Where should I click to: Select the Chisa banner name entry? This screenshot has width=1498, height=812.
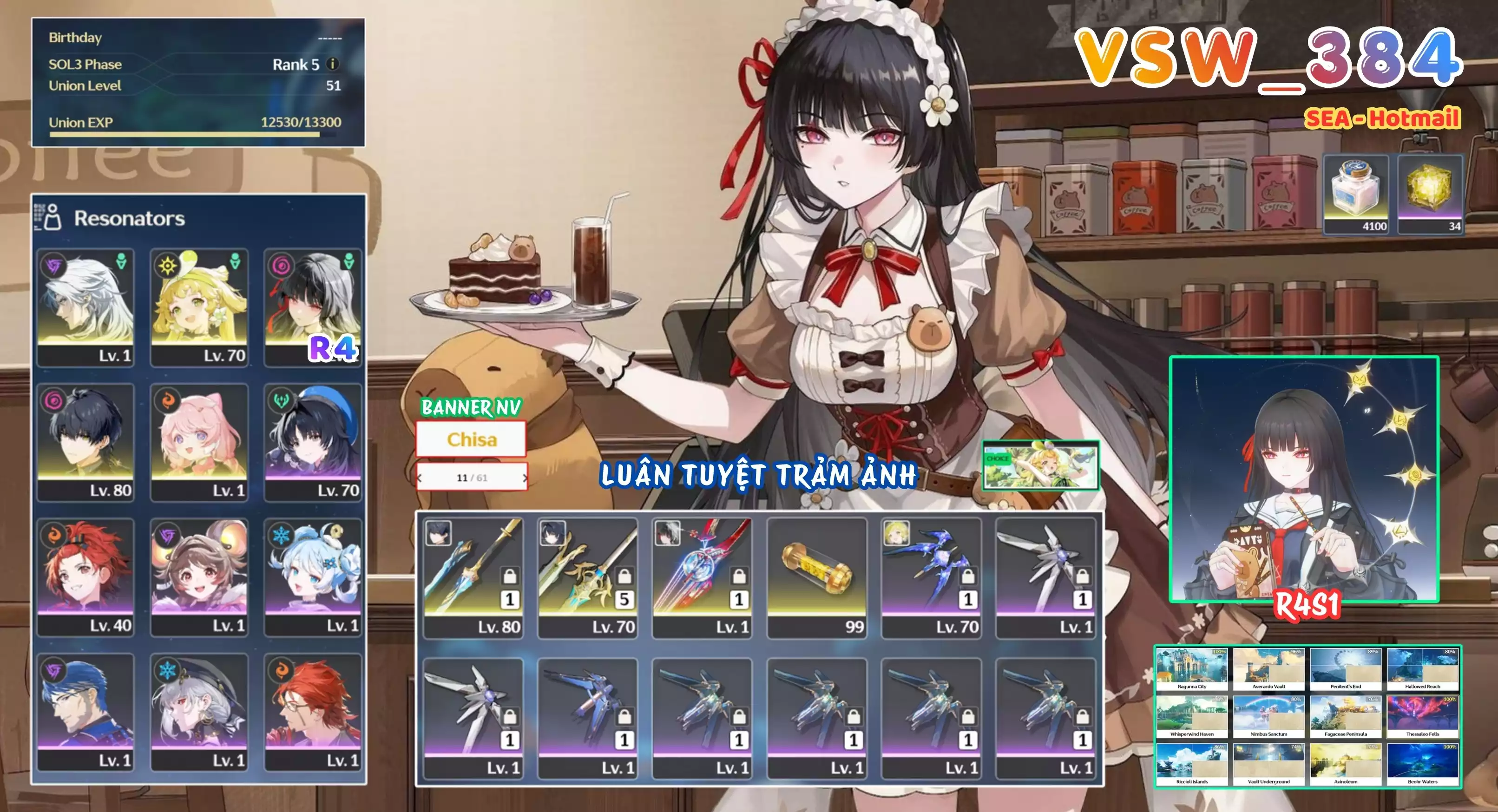pyautogui.click(x=472, y=440)
